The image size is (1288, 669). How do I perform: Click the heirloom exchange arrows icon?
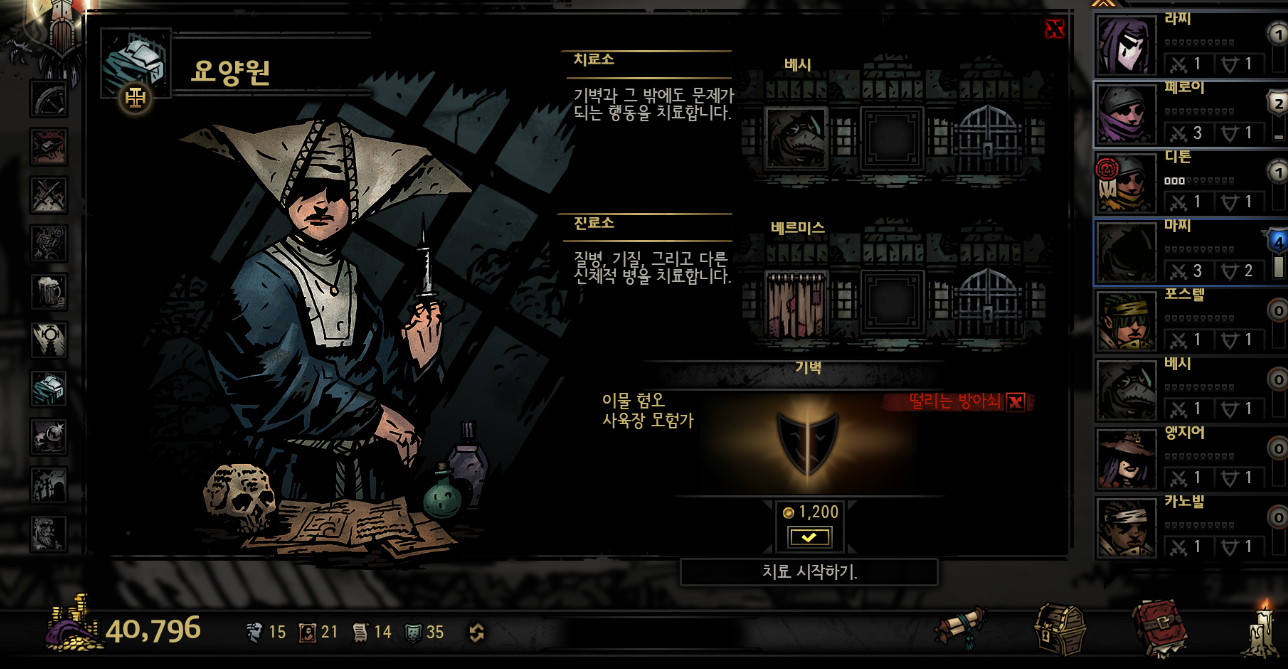pos(477,632)
